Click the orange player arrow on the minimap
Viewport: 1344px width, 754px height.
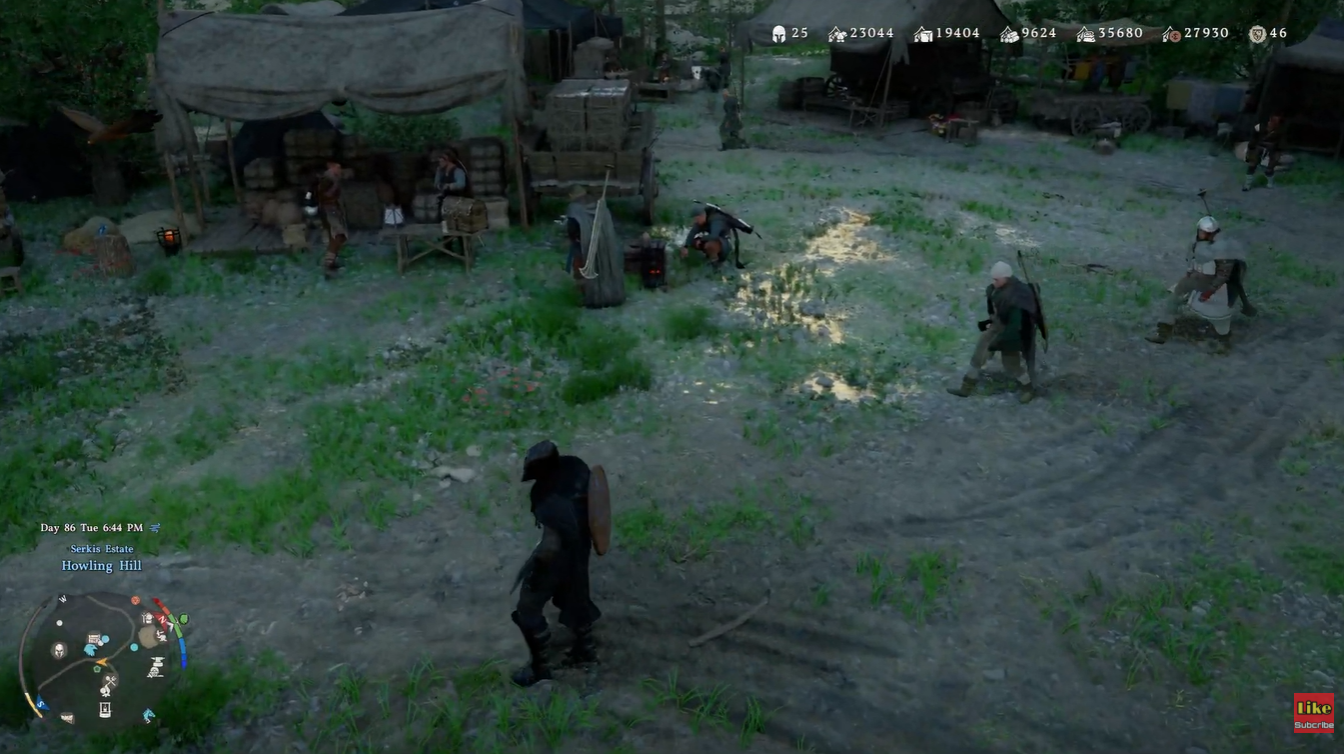[x=102, y=661]
